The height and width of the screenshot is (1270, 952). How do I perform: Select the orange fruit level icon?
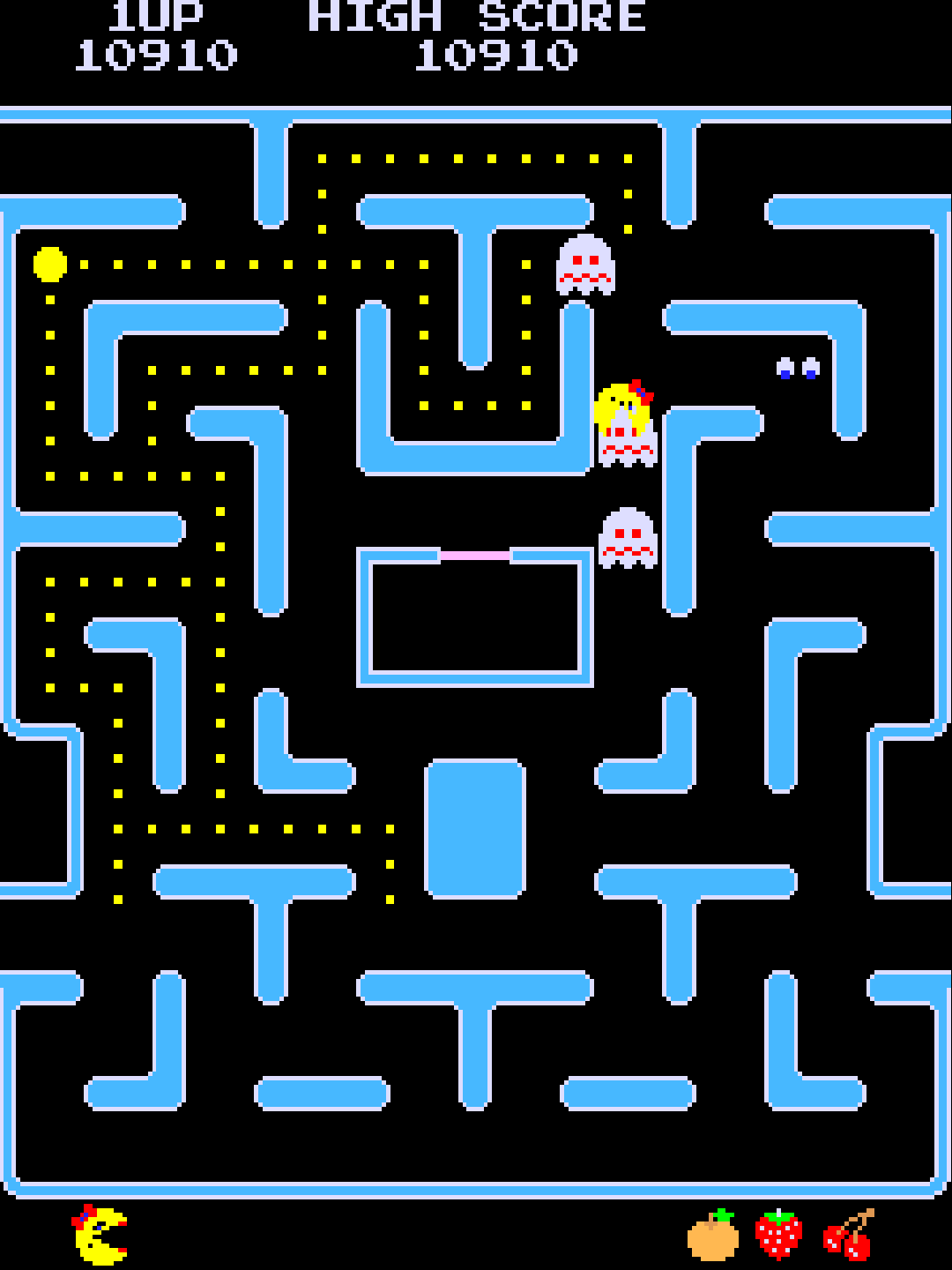(713, 1236)
